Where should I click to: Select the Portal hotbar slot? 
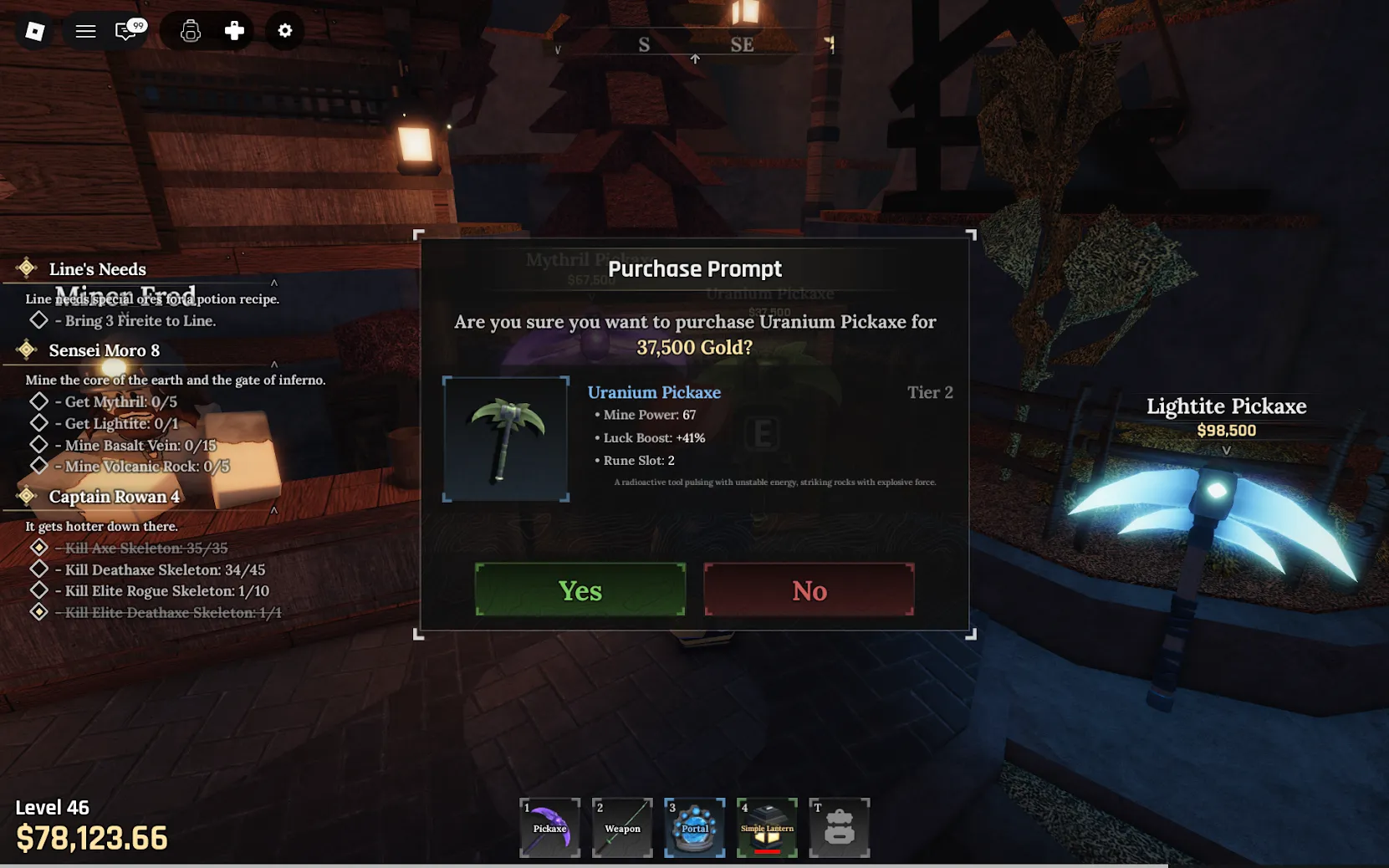point(694,827)
